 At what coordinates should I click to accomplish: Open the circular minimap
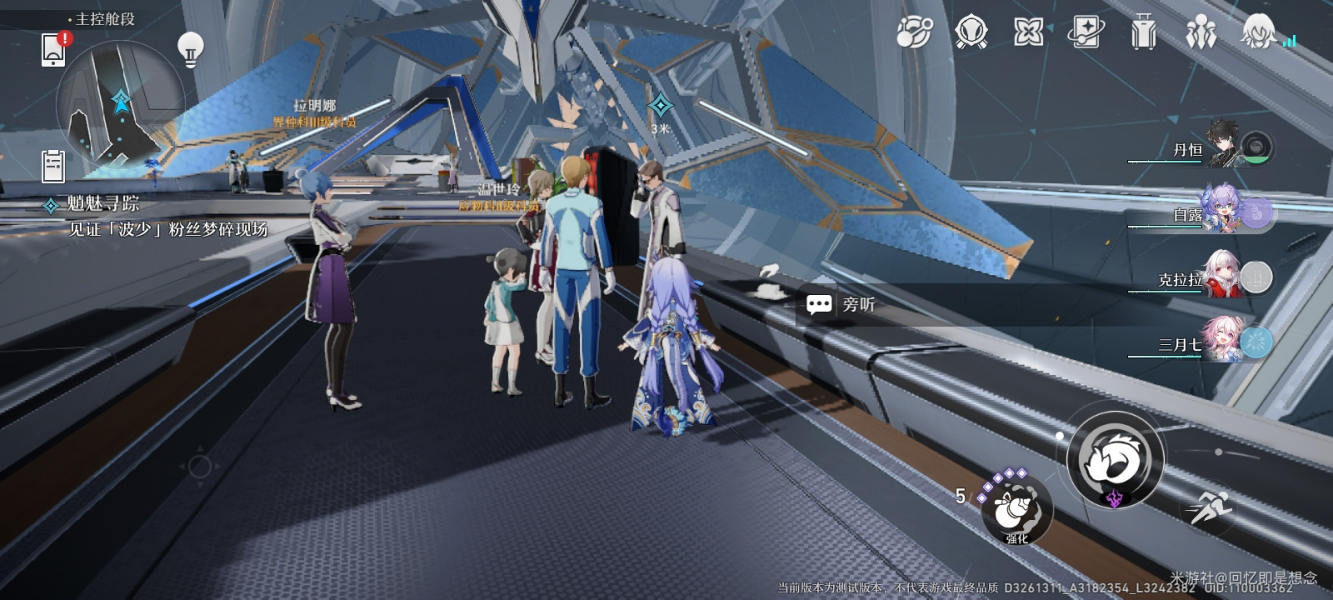(x=120, y=104)
